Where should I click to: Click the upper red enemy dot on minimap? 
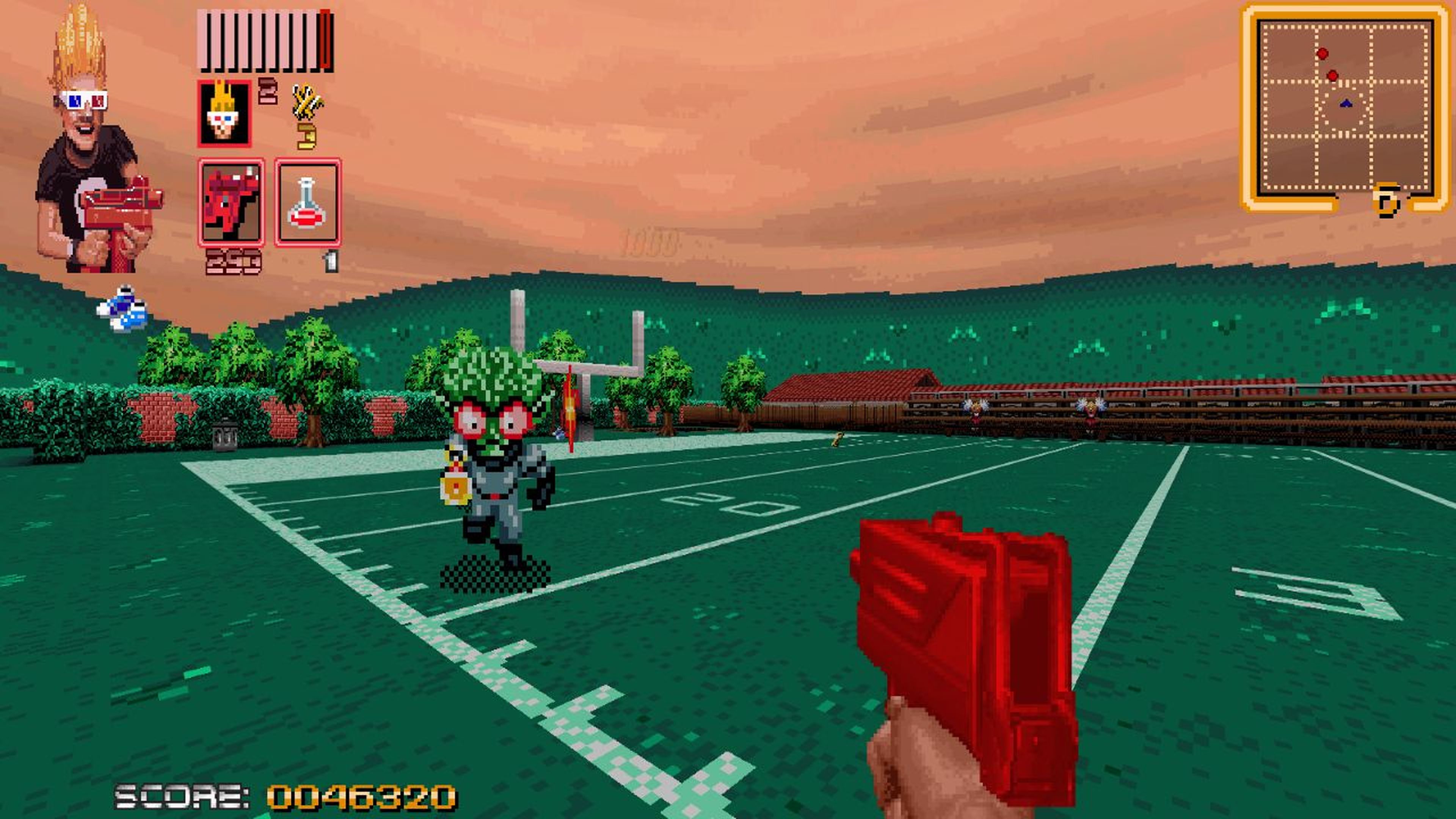pos(1323,54)
